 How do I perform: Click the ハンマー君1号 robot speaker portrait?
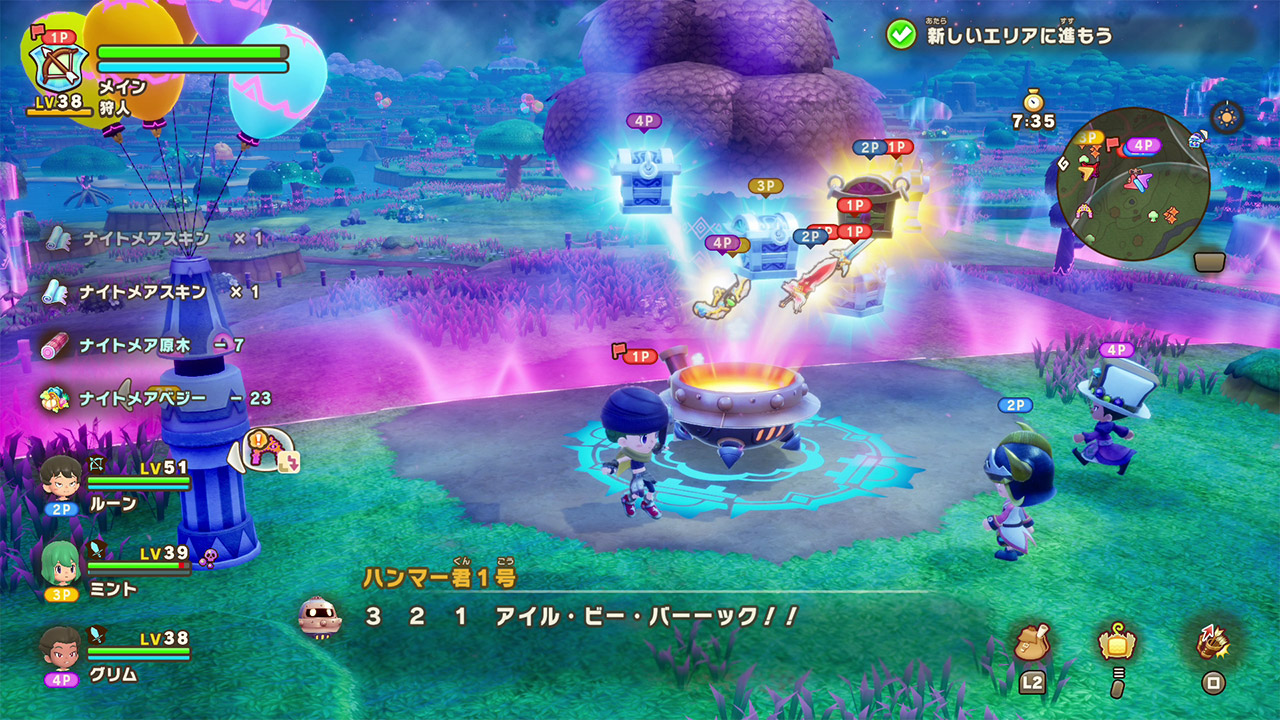[x=320, y=617]
